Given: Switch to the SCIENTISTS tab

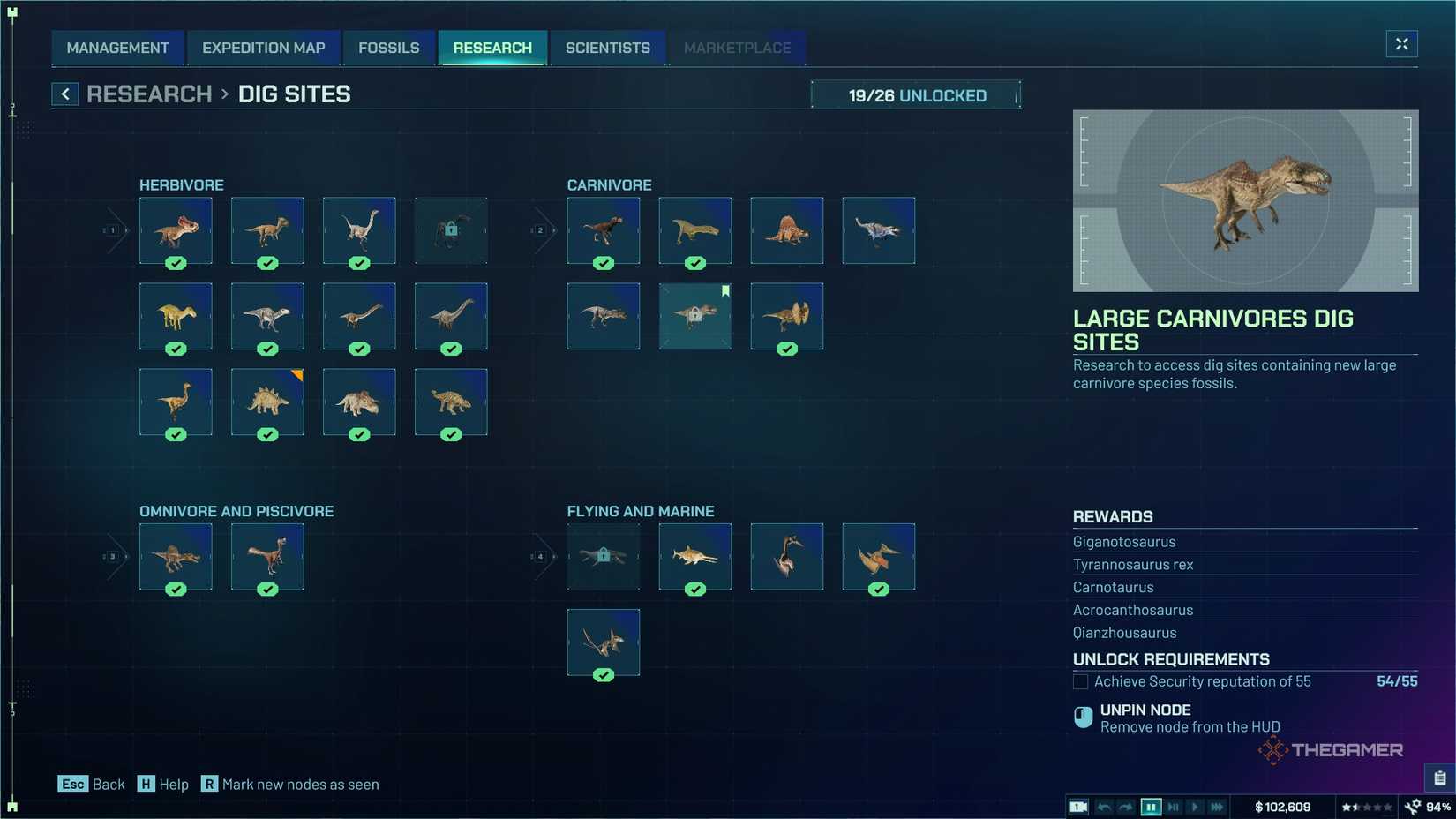Looking at the screenshot, I should (x=607, y=48).
